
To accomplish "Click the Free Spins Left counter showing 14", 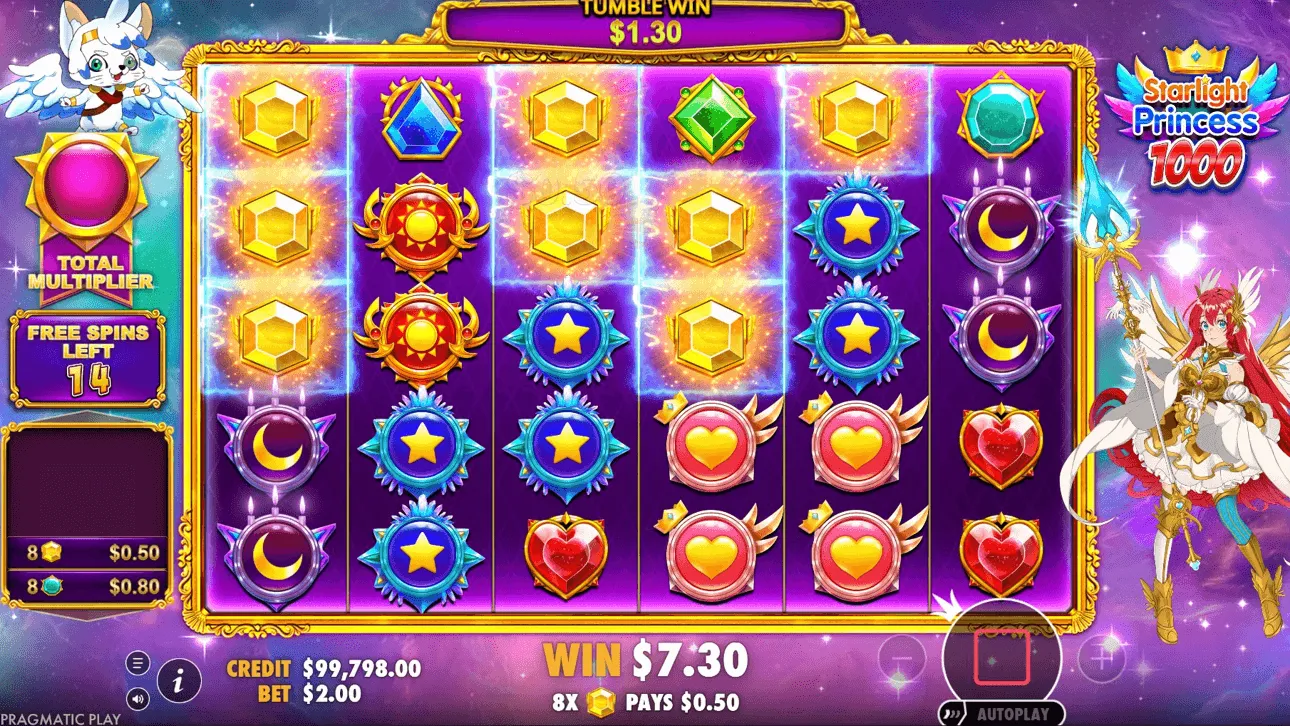I will [x=85, y=355].
